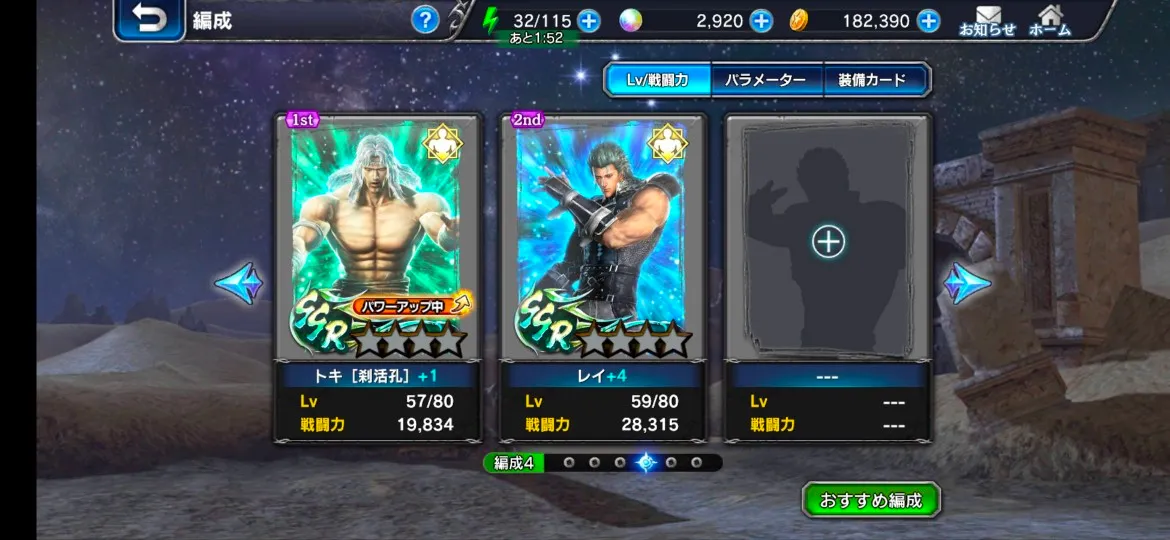Return to the ホーム home screen

[x=1049, y=20]
